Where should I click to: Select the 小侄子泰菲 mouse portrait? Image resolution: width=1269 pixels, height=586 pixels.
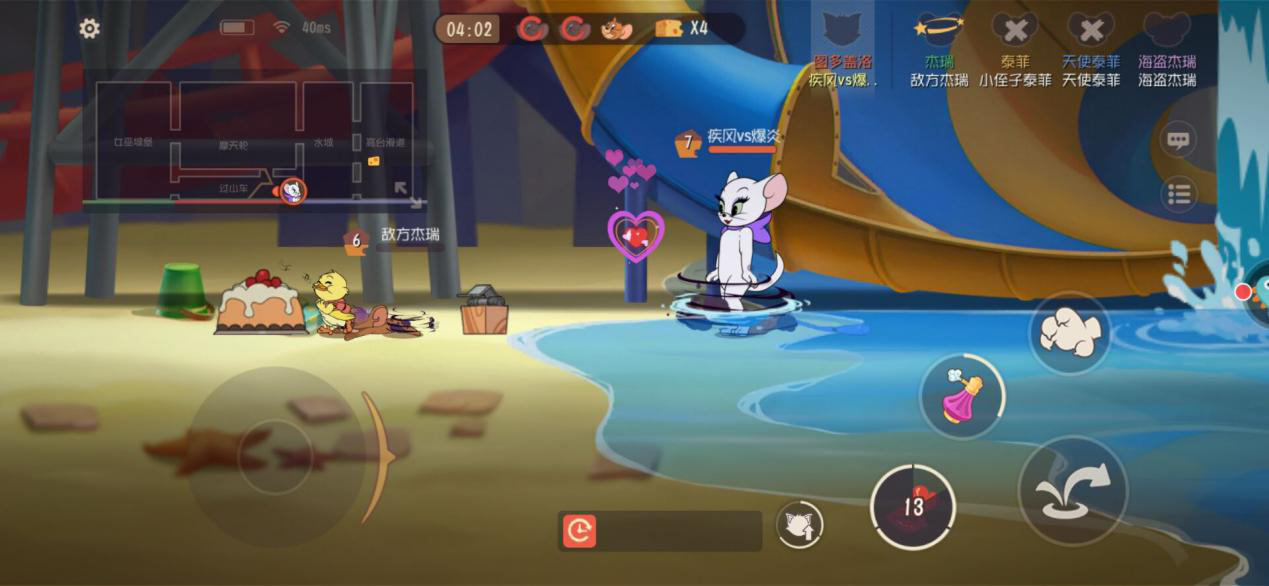[x=1015, y=30]
